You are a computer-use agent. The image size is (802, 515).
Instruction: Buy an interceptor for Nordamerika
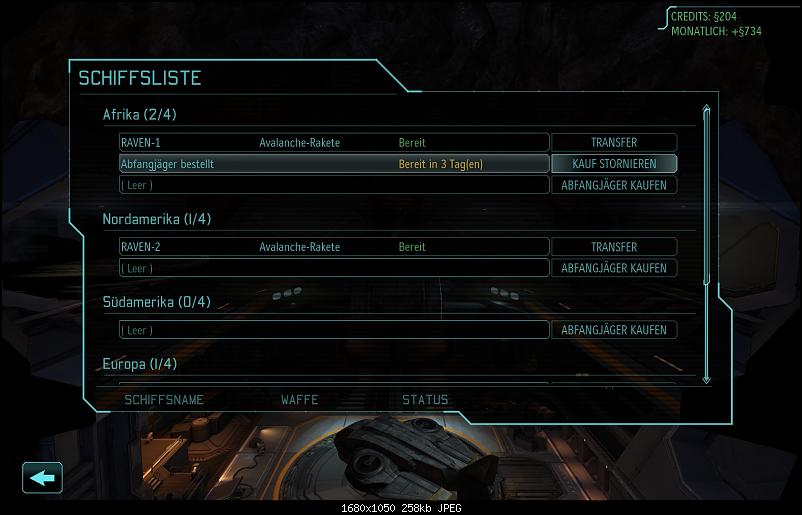pos(614,268)
